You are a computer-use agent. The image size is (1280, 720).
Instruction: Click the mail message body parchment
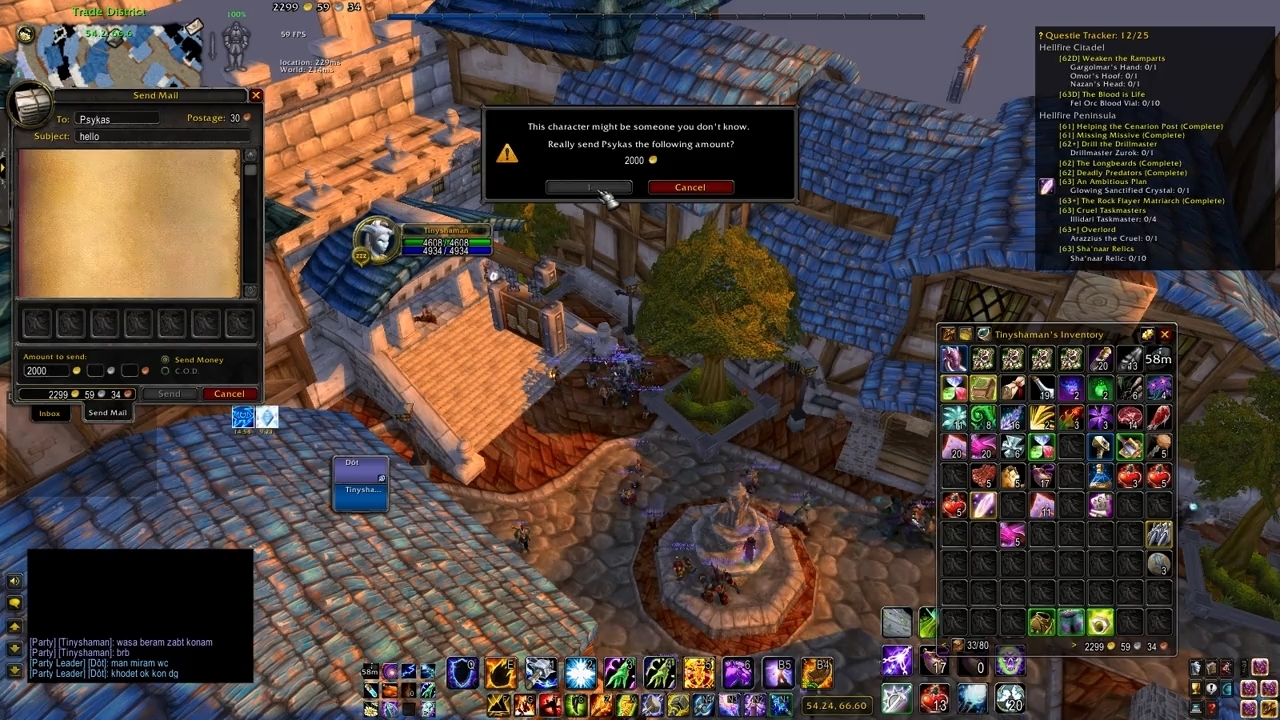[x=128, y=223]
